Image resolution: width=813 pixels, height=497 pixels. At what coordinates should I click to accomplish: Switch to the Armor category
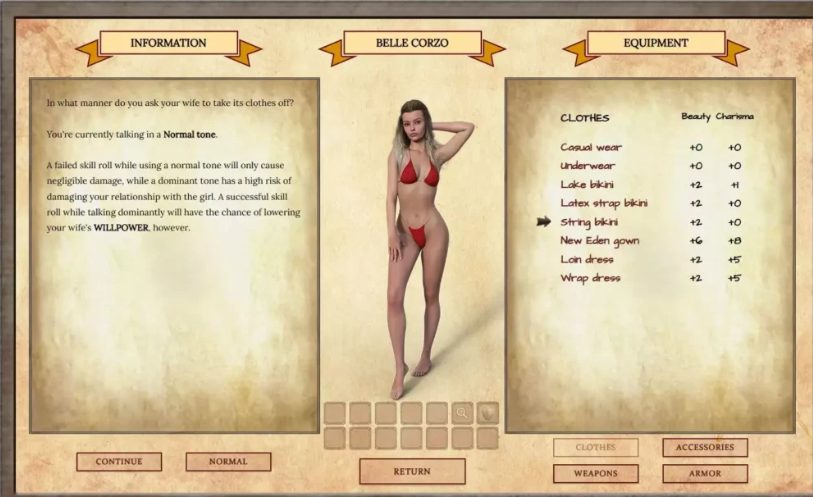[704, 473]
